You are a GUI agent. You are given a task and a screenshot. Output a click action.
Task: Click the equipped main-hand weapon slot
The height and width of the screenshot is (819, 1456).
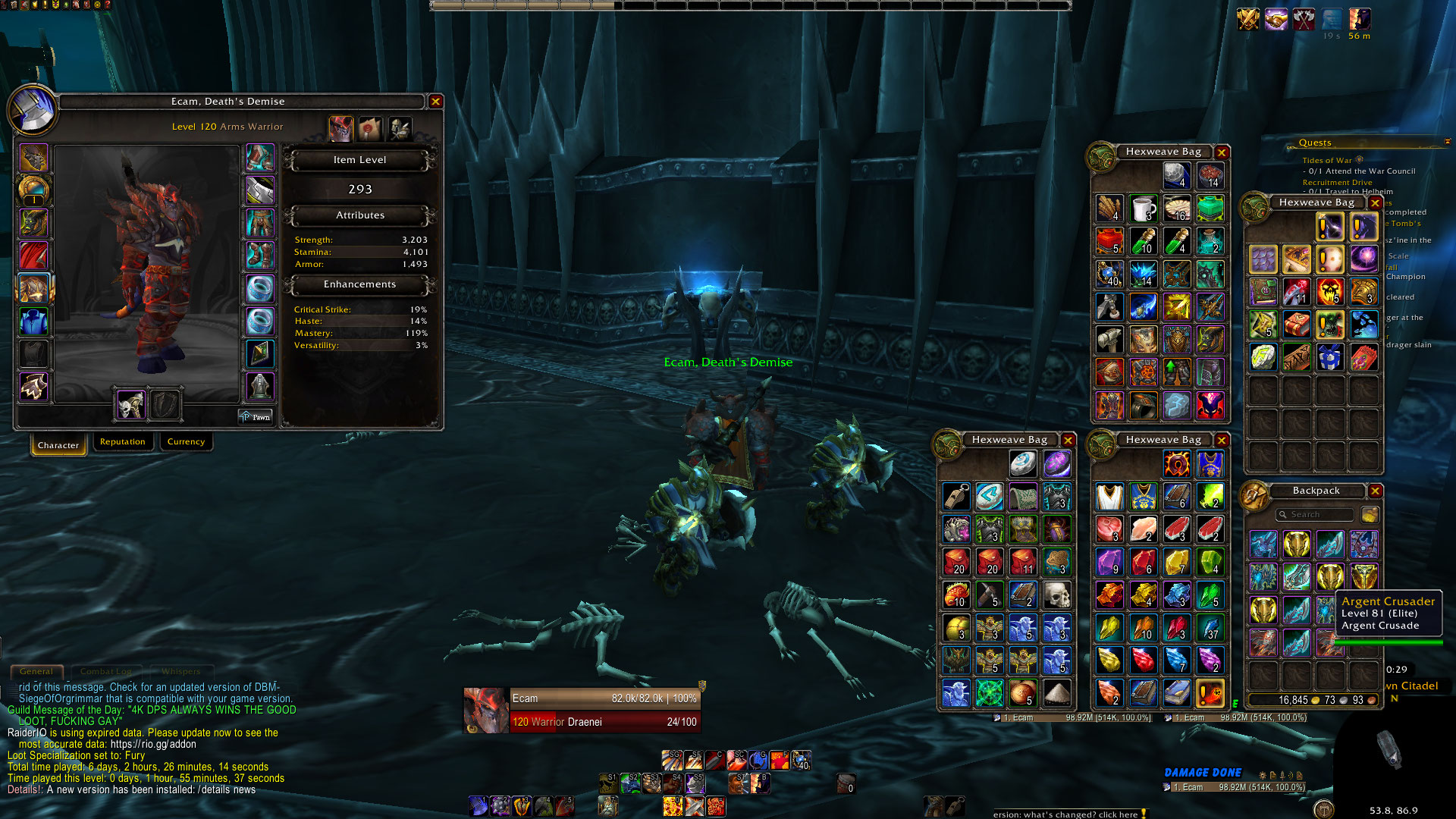130,406
